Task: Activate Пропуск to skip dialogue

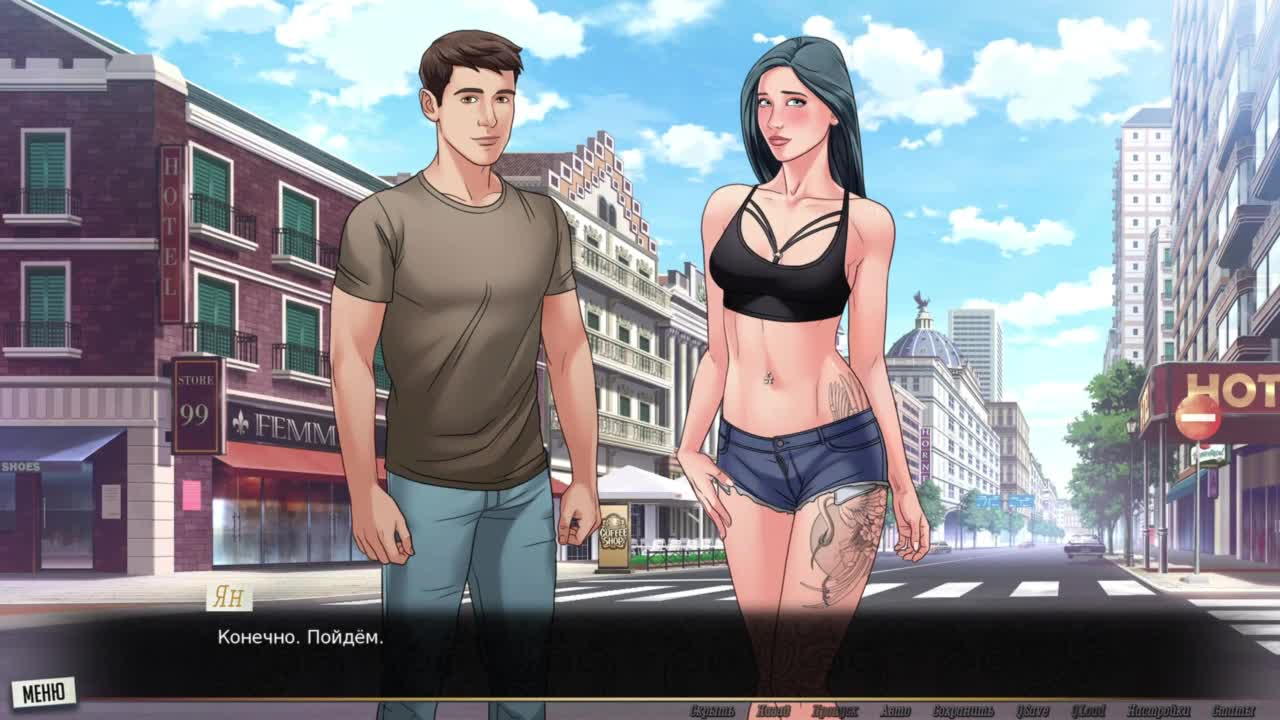Action: [x=835, y=711]
